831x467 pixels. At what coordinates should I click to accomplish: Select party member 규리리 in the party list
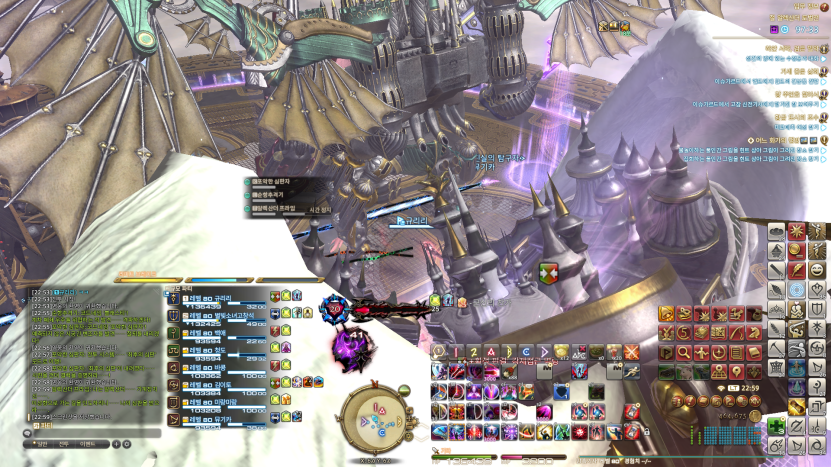click(222, 297)
